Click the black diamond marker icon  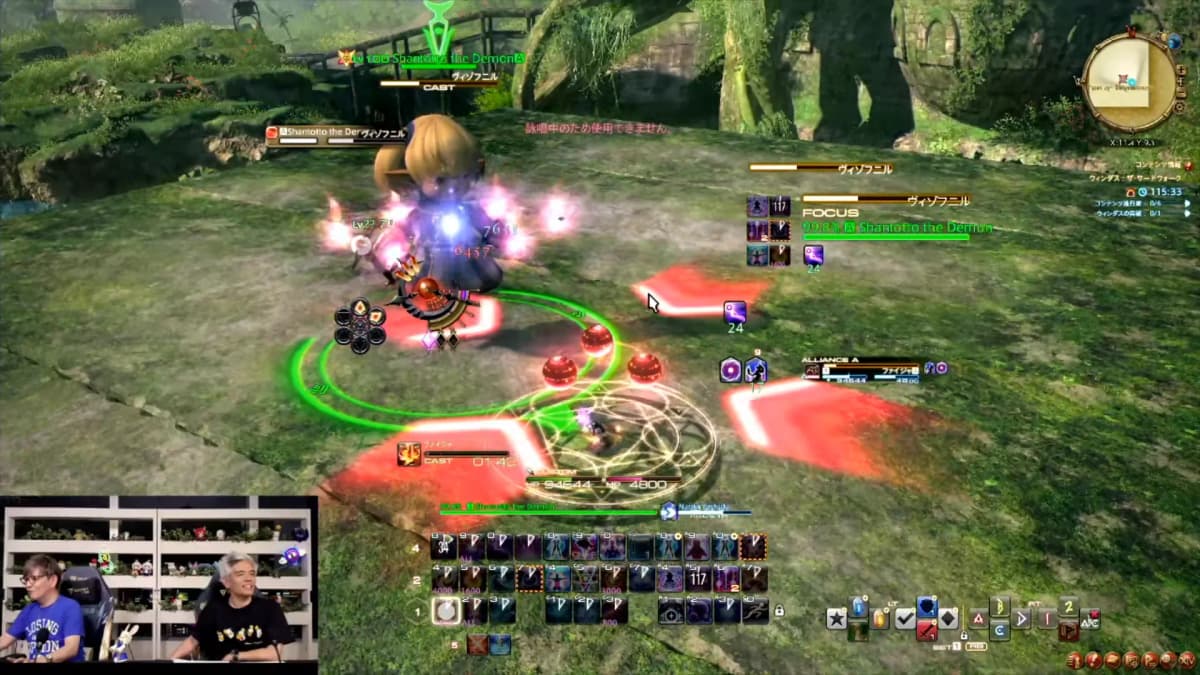(x=949, y=619)
